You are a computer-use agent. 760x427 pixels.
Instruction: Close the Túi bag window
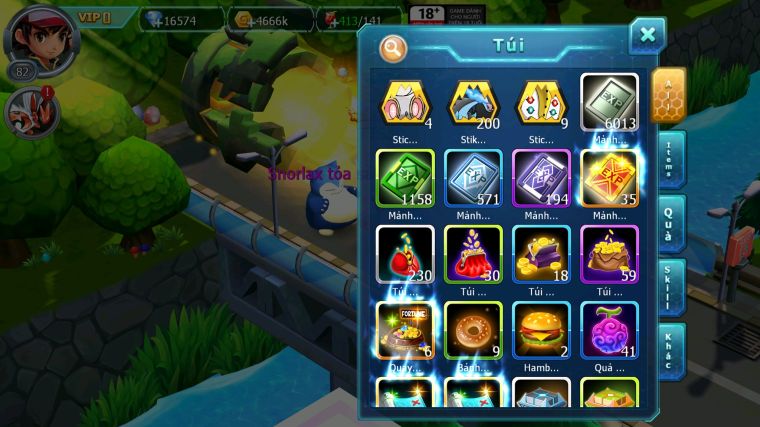pyautogui.click(x=647, y=36)
